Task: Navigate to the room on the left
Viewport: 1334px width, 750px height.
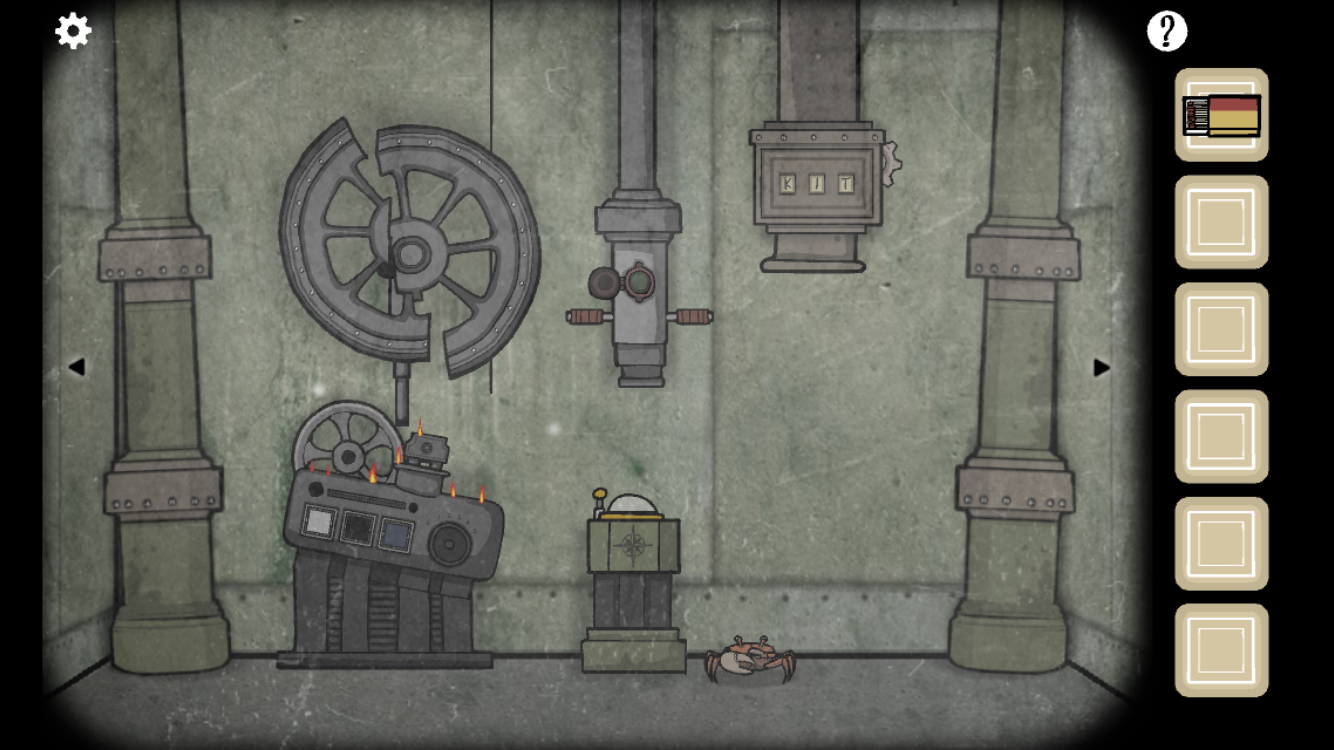Action: (76, 367)
